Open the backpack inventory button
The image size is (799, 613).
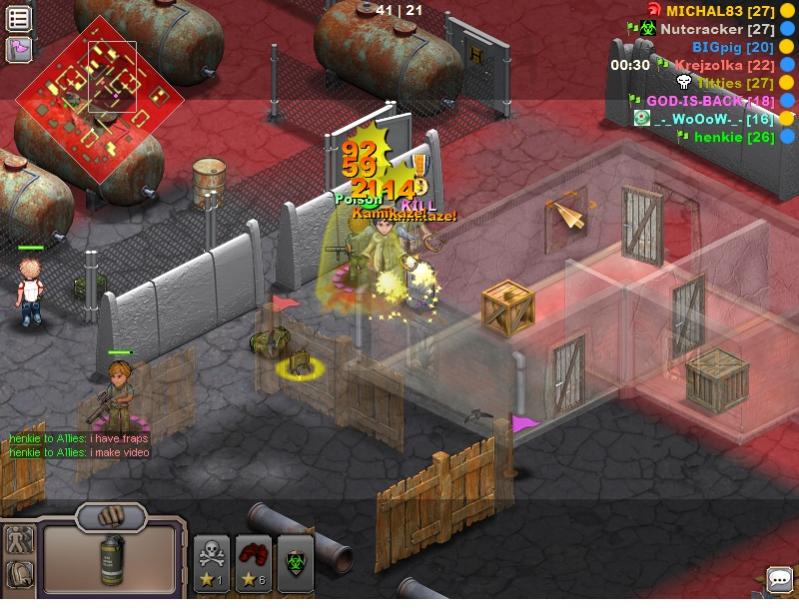pyautogui.click(x=19, y=574)
